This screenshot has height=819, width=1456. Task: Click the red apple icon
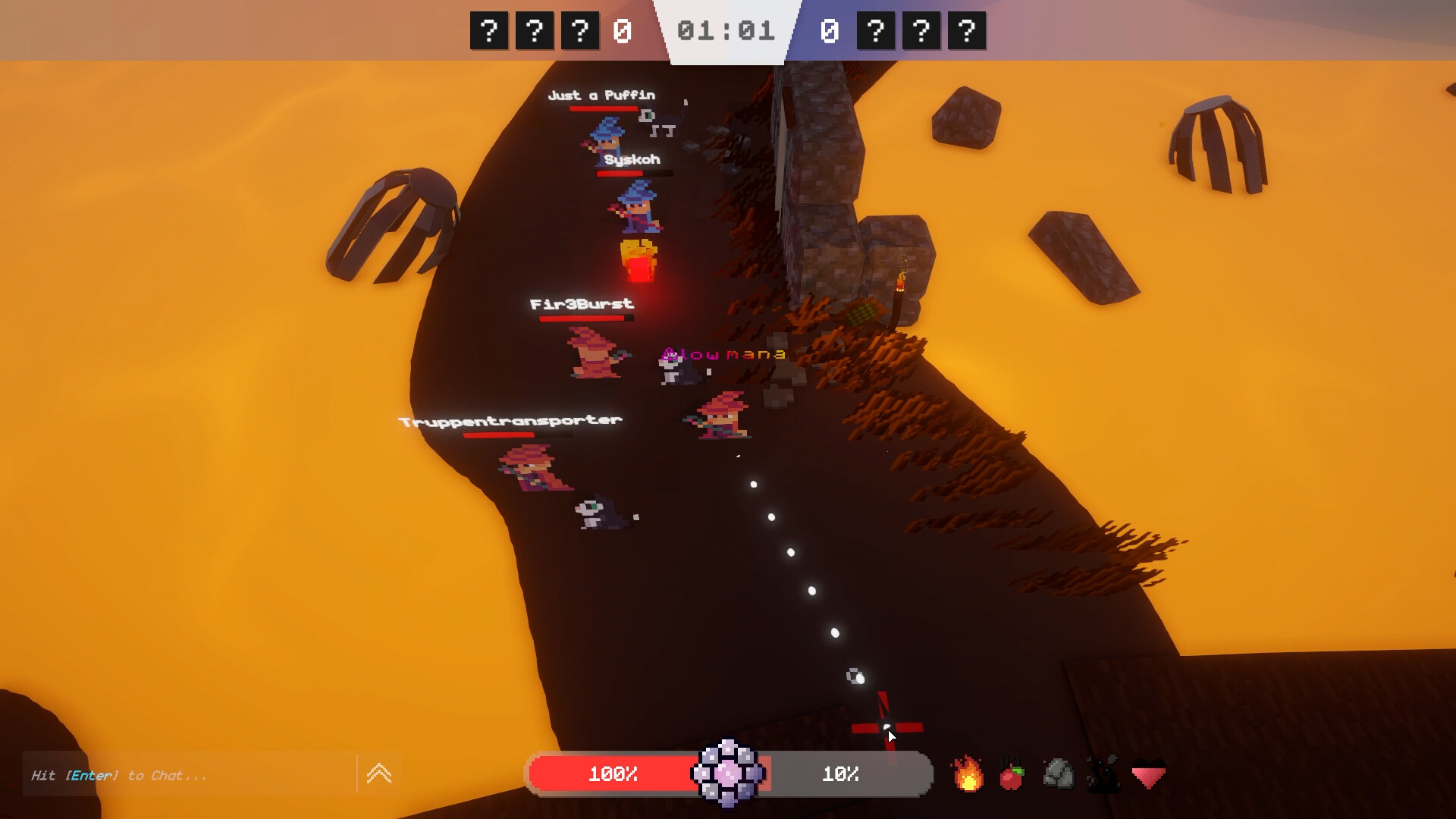pyautogui.click(x=1014, y=775)
